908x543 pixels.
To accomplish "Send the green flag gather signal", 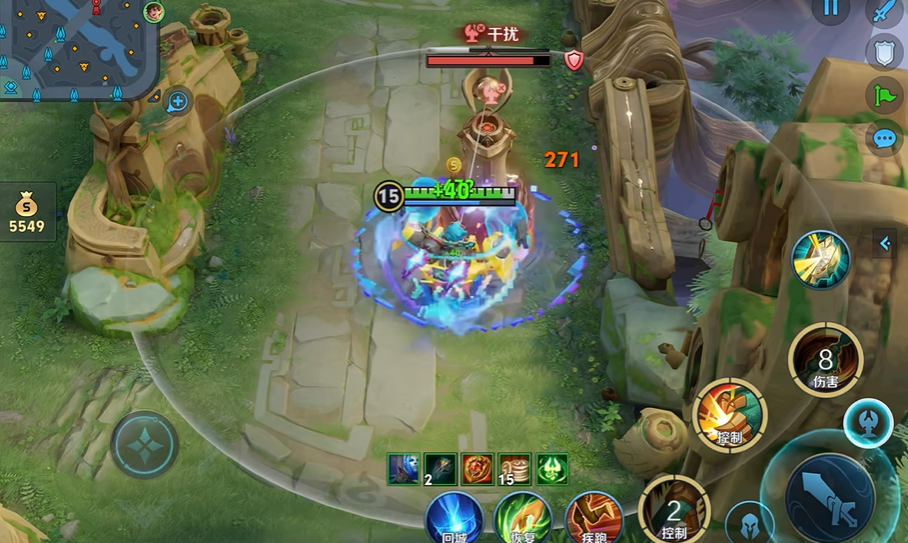I will pyautogui.click(x=884, y=96).
